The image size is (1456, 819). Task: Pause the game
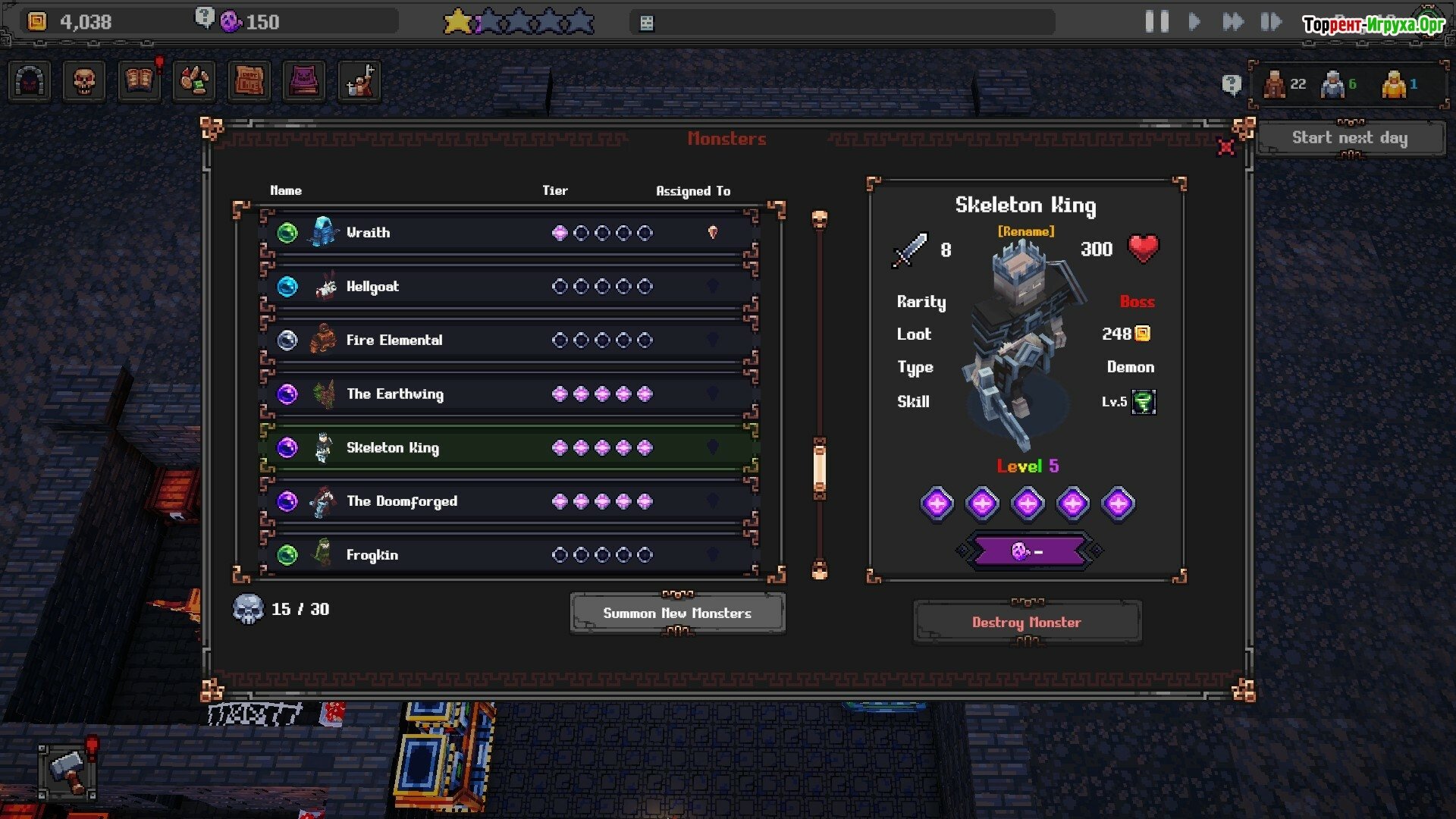[1156, 22]
